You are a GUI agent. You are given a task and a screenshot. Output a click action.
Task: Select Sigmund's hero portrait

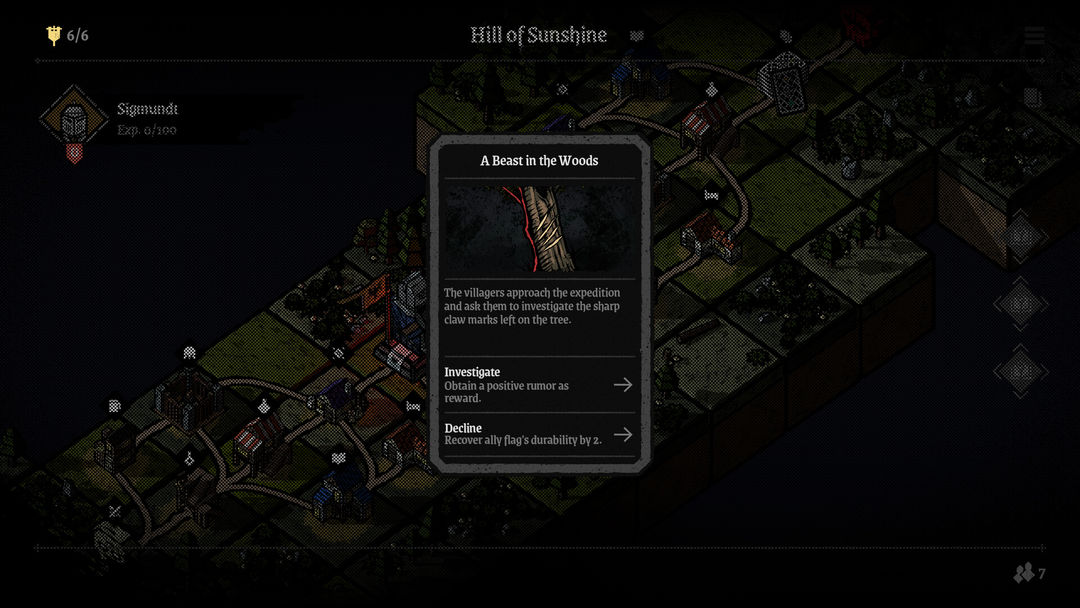73,120
